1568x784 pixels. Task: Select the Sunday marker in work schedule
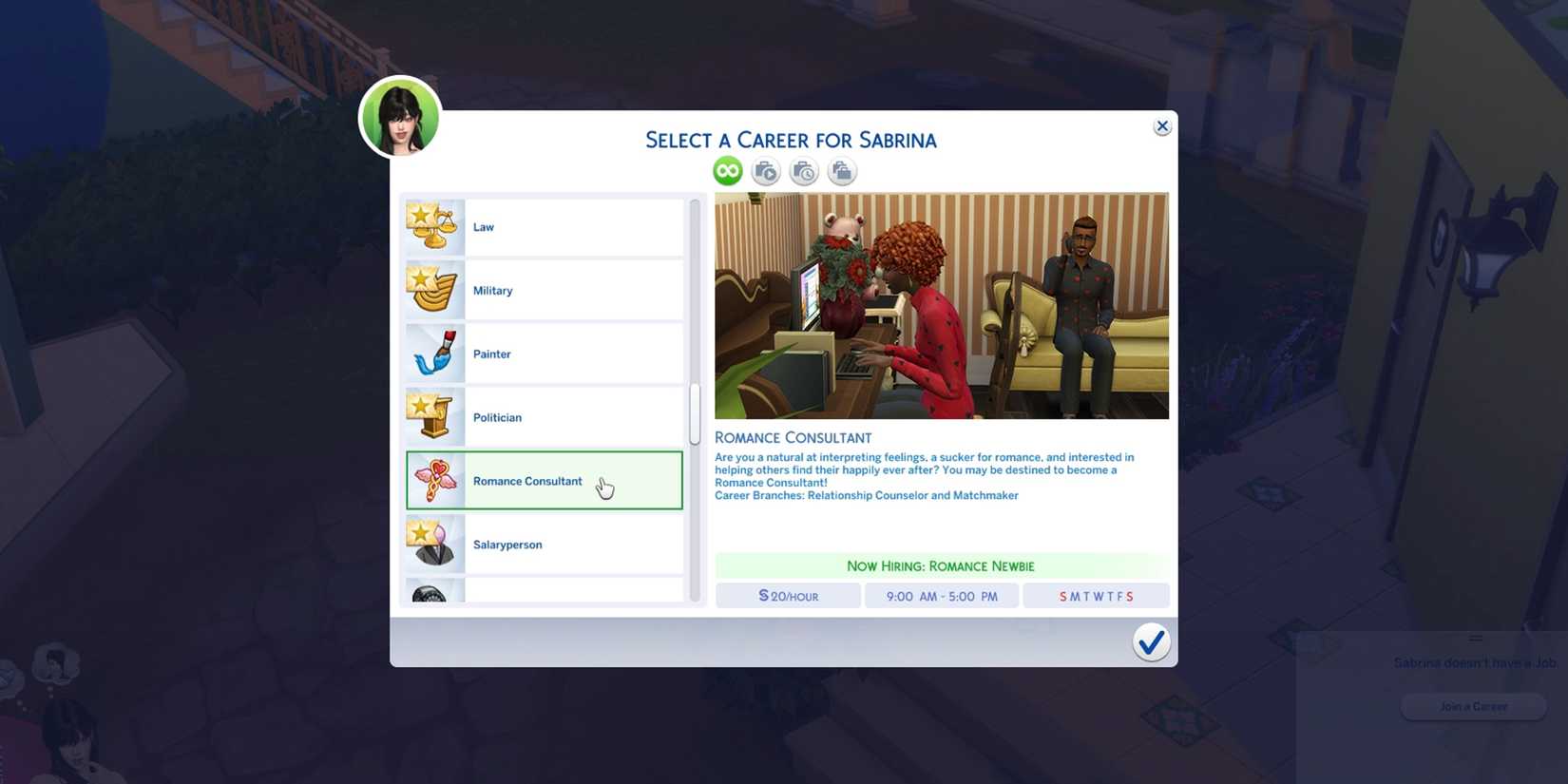click(x=1062, y=596)
